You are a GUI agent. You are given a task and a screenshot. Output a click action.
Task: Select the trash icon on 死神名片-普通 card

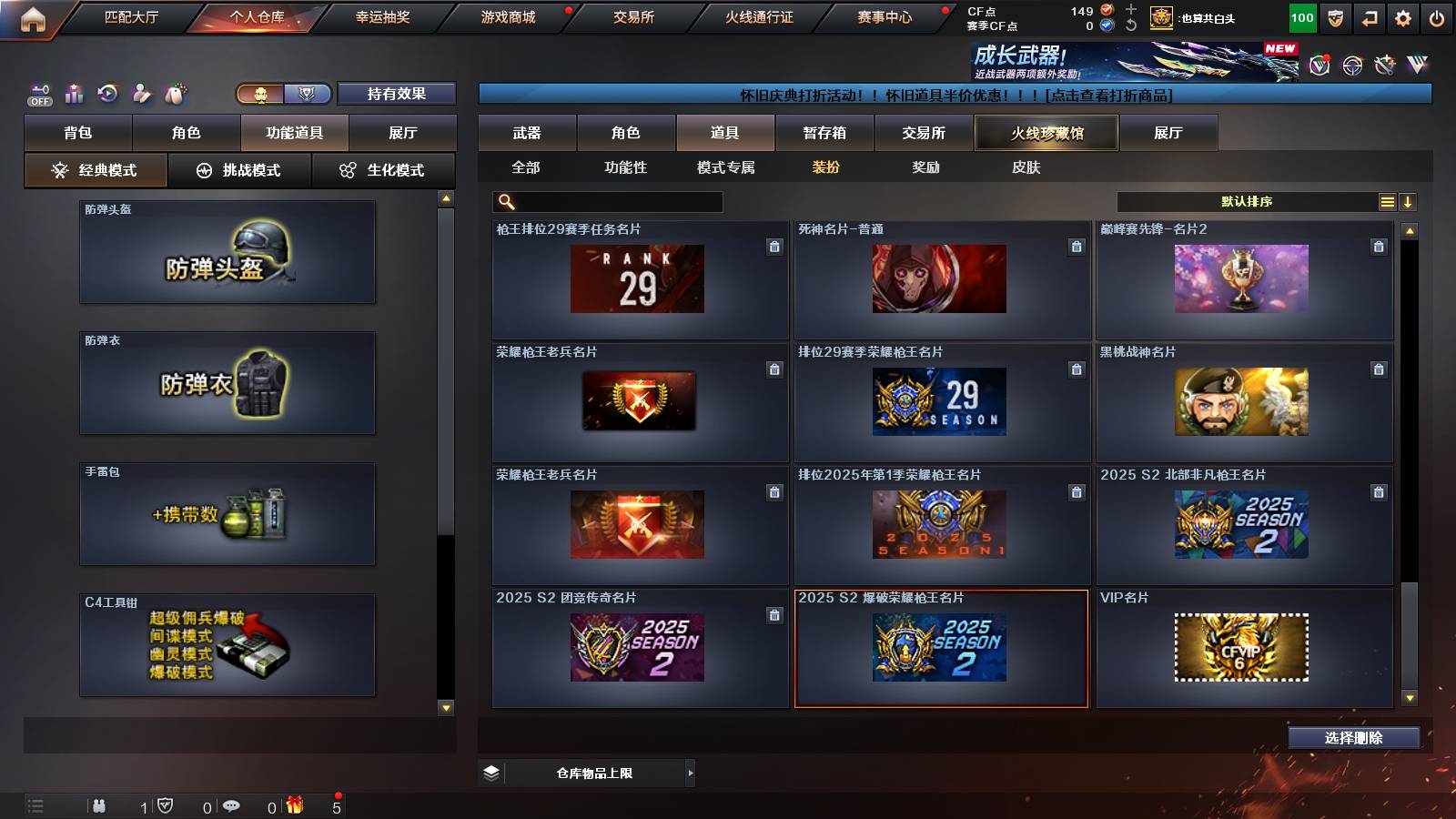1075,246
